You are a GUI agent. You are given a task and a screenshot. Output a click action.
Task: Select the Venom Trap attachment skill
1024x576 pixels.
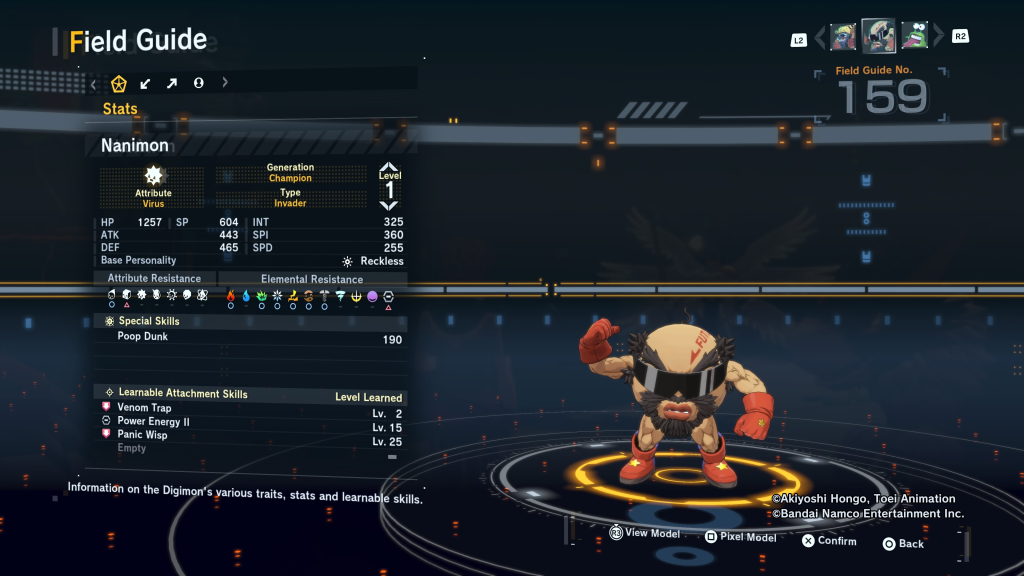[144, 408]
